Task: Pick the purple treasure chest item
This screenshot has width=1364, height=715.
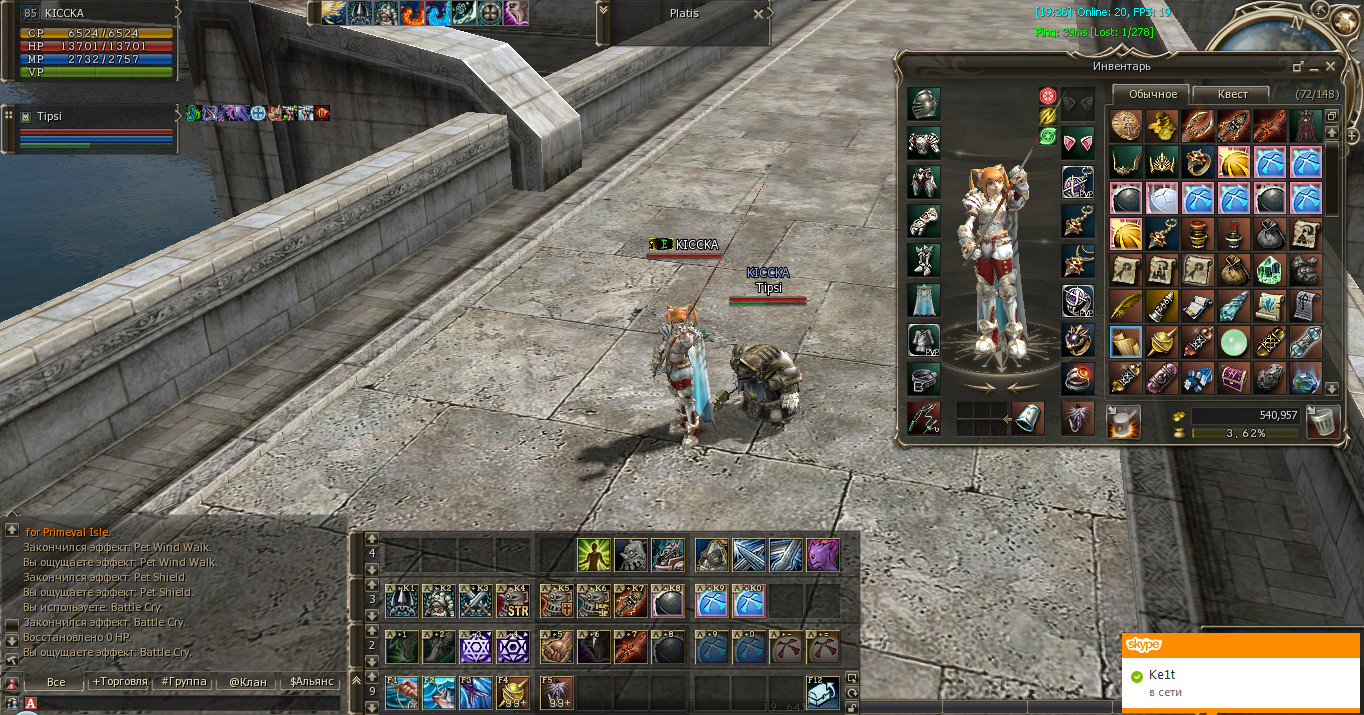Action: 1233,378
